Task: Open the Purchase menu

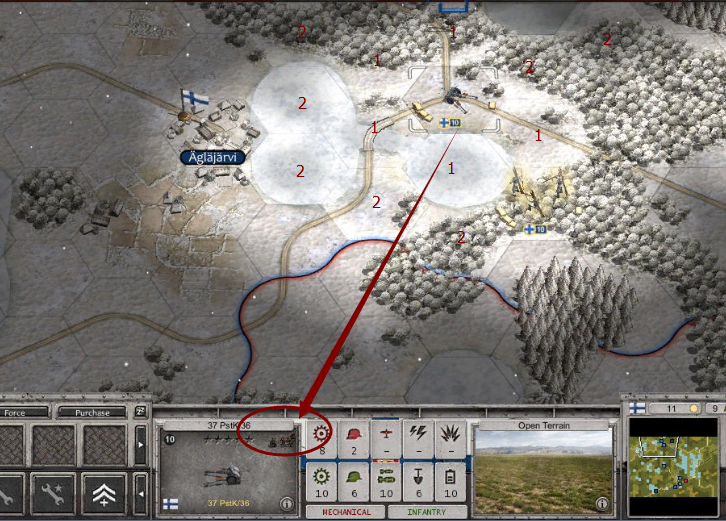Action: point(92,412)
